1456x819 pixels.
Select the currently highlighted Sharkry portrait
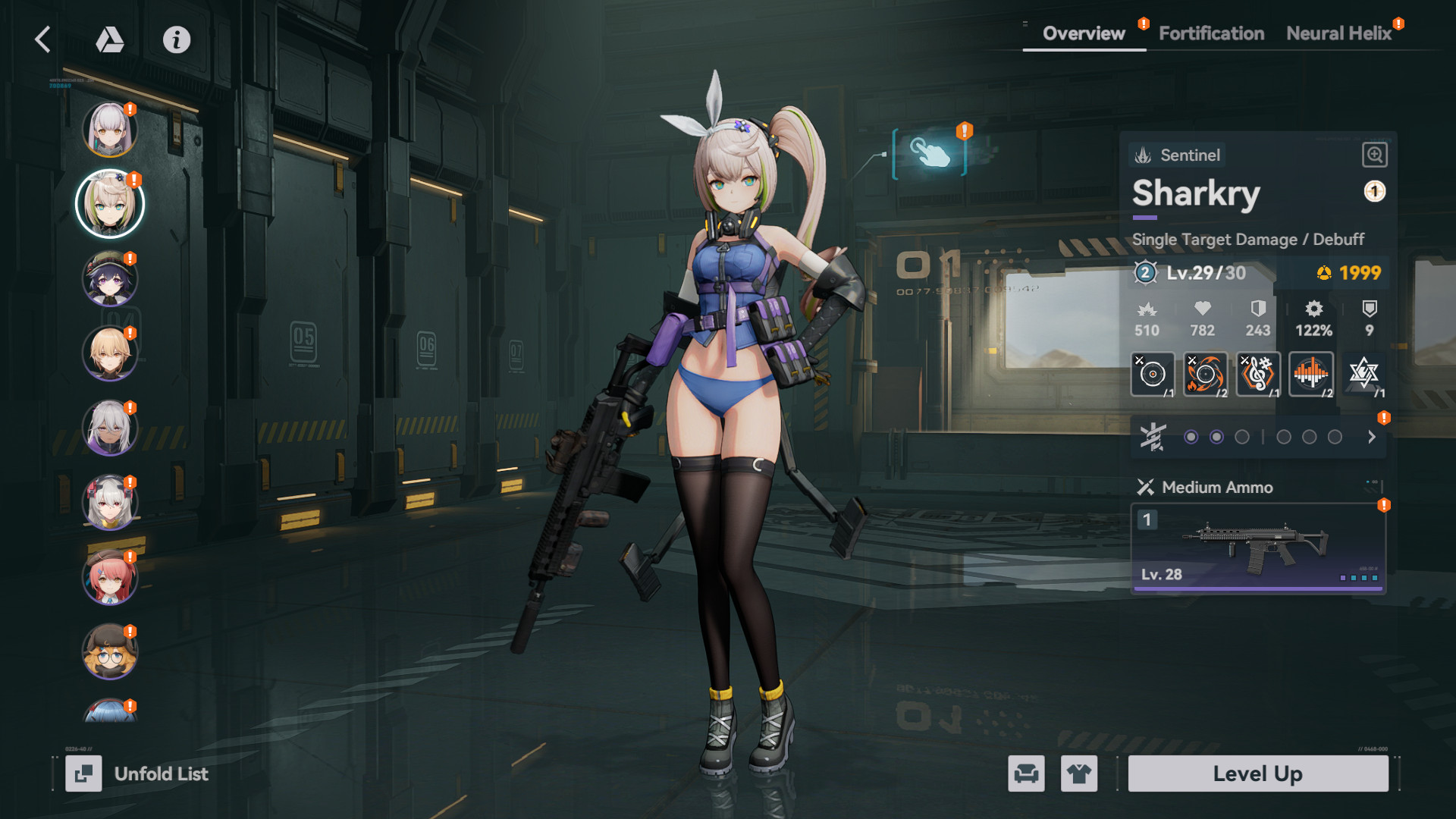click(x=110, y=203)
